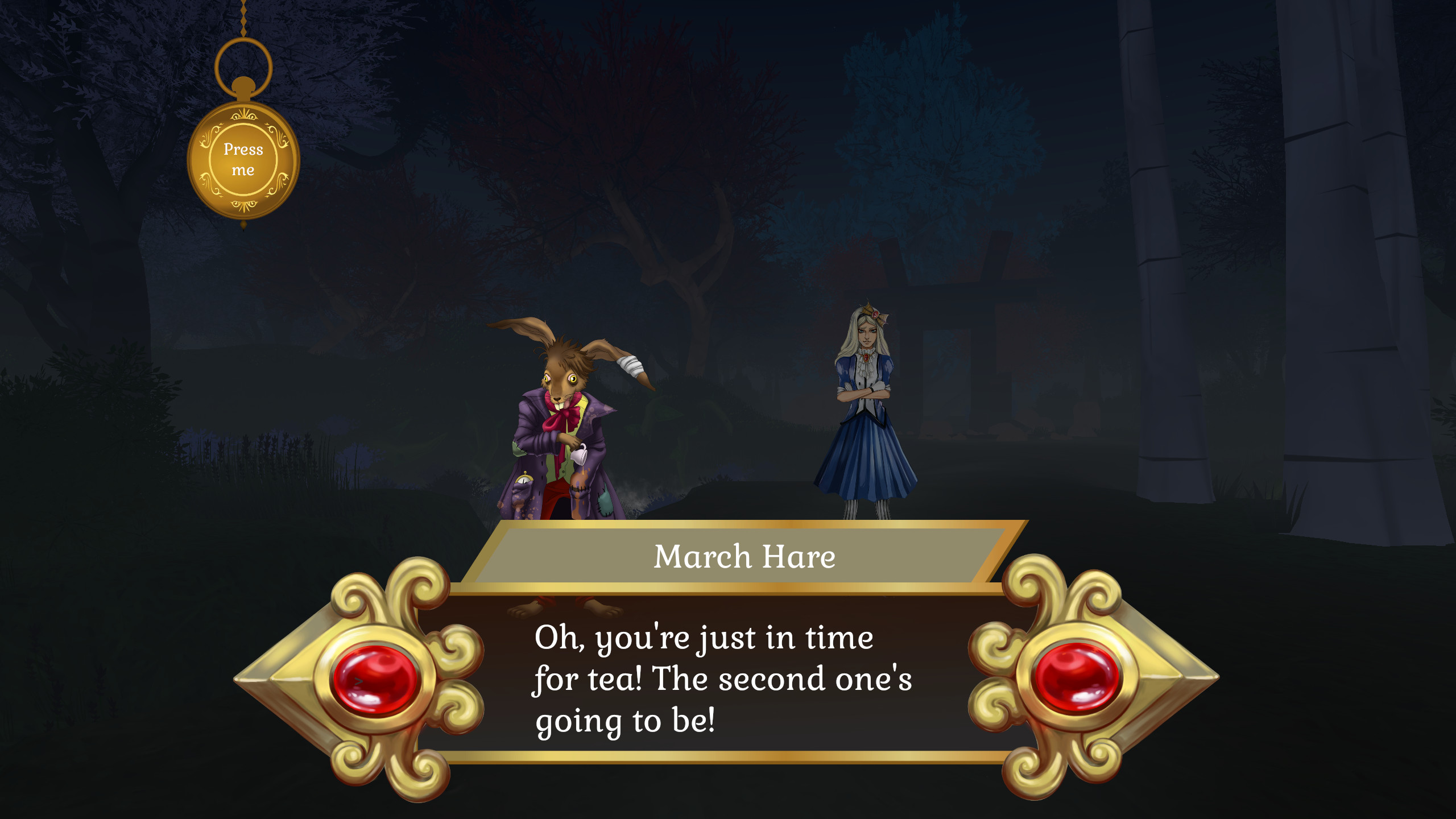Click the bandage on the hare's ear
Screen dimensions: 1456x819
pyautogui.click(x=630, y=365)
